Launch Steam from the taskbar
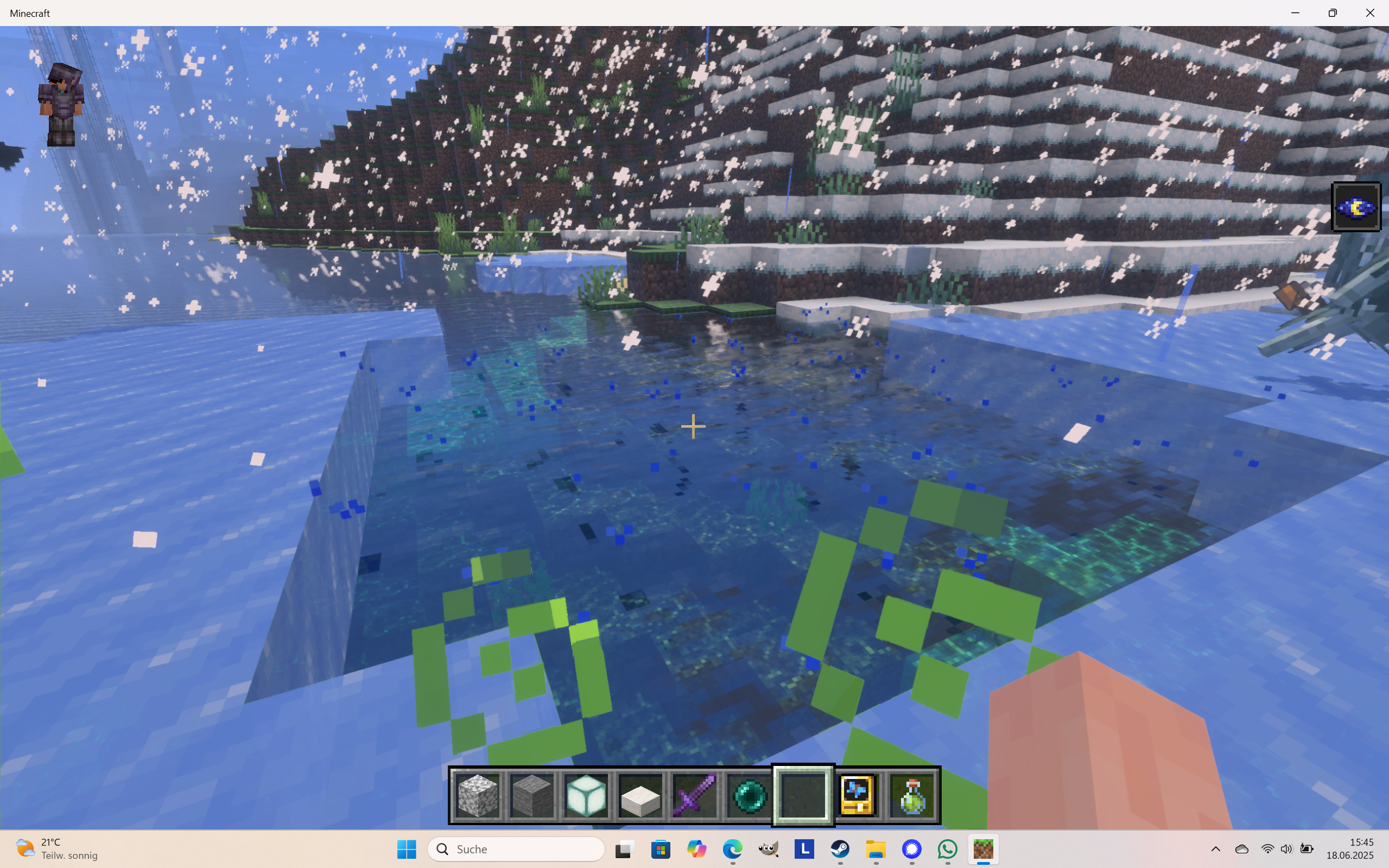This screenshot has width=1389, height=868. [840, 850]
